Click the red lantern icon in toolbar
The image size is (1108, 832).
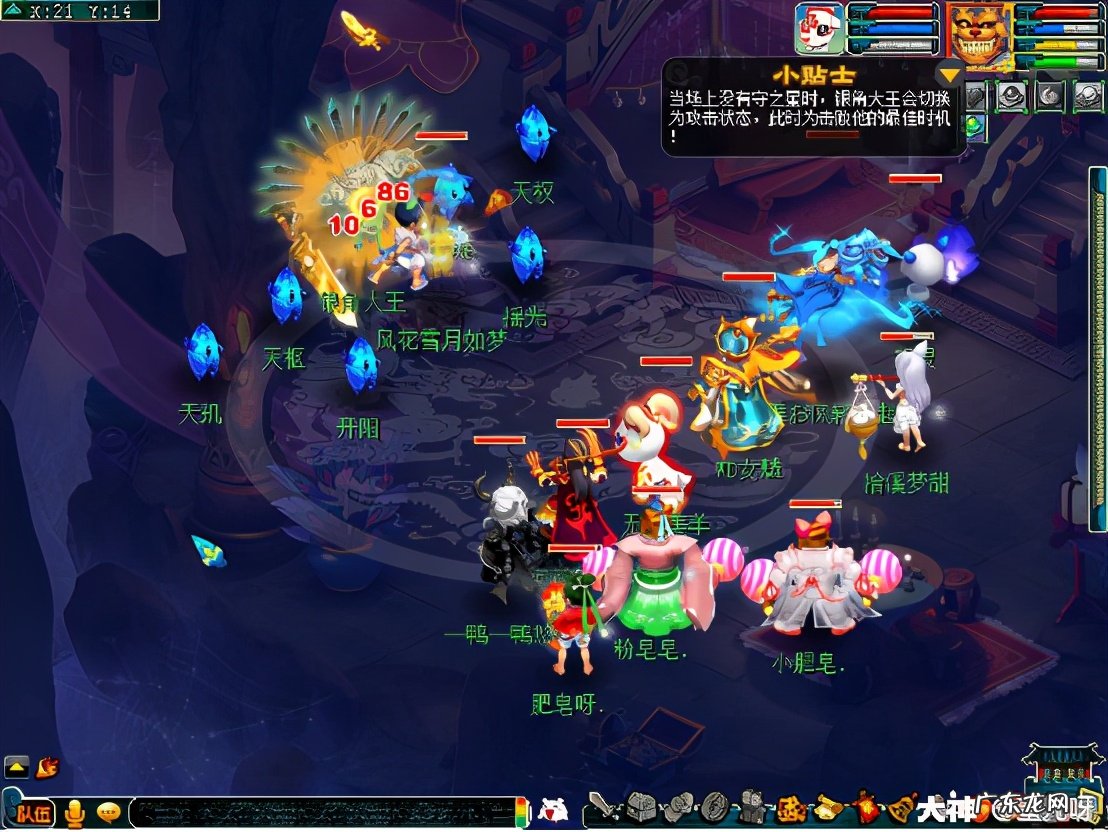(864, 807)
